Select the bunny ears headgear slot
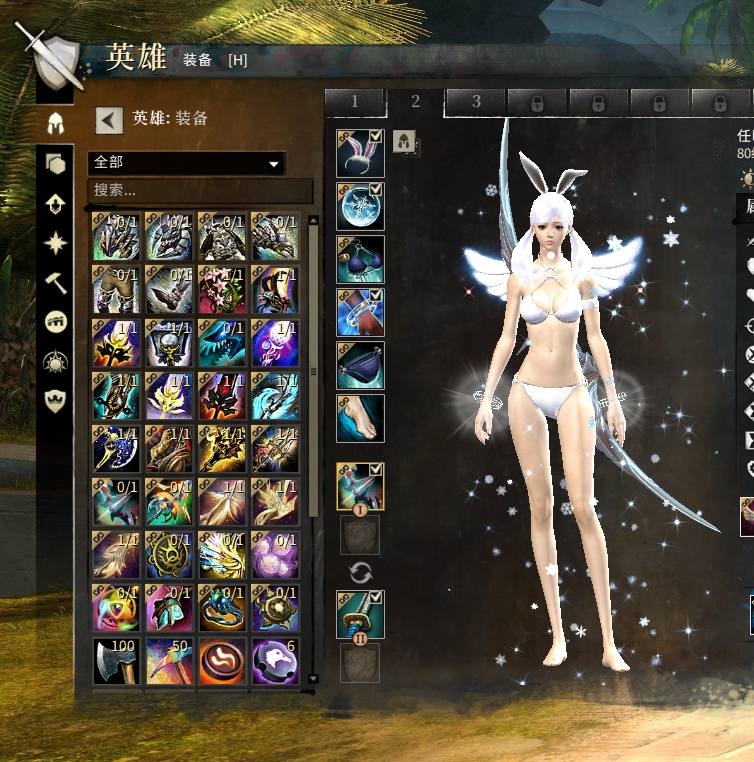 point(360,154)
